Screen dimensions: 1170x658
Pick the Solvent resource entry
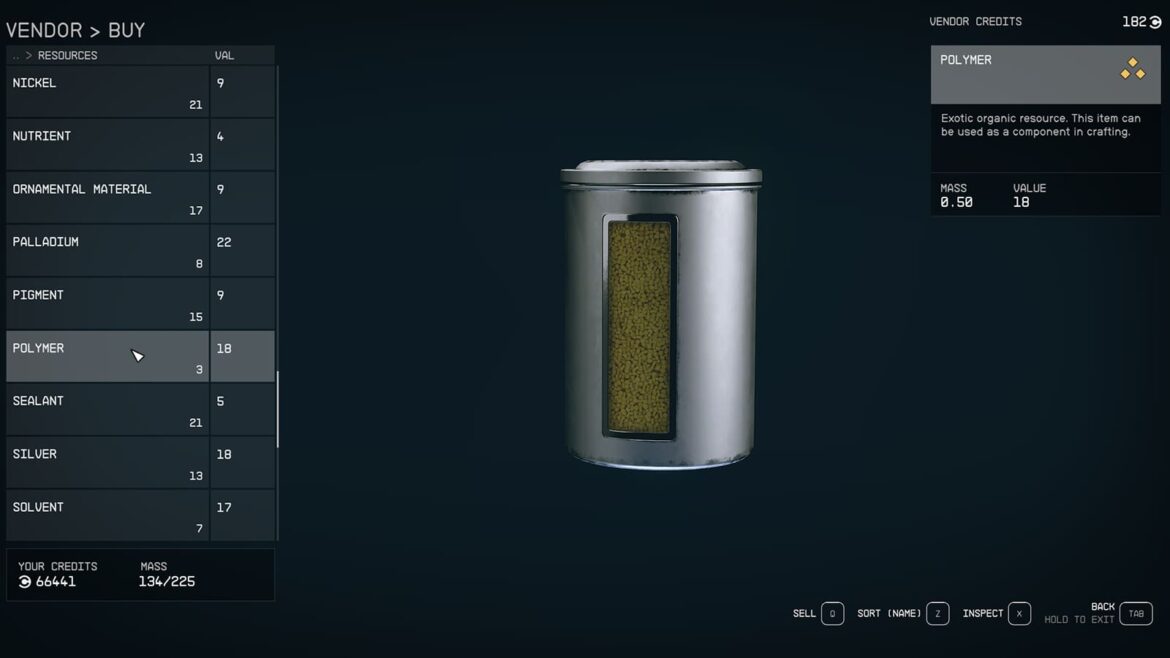[x=107, y=516]
